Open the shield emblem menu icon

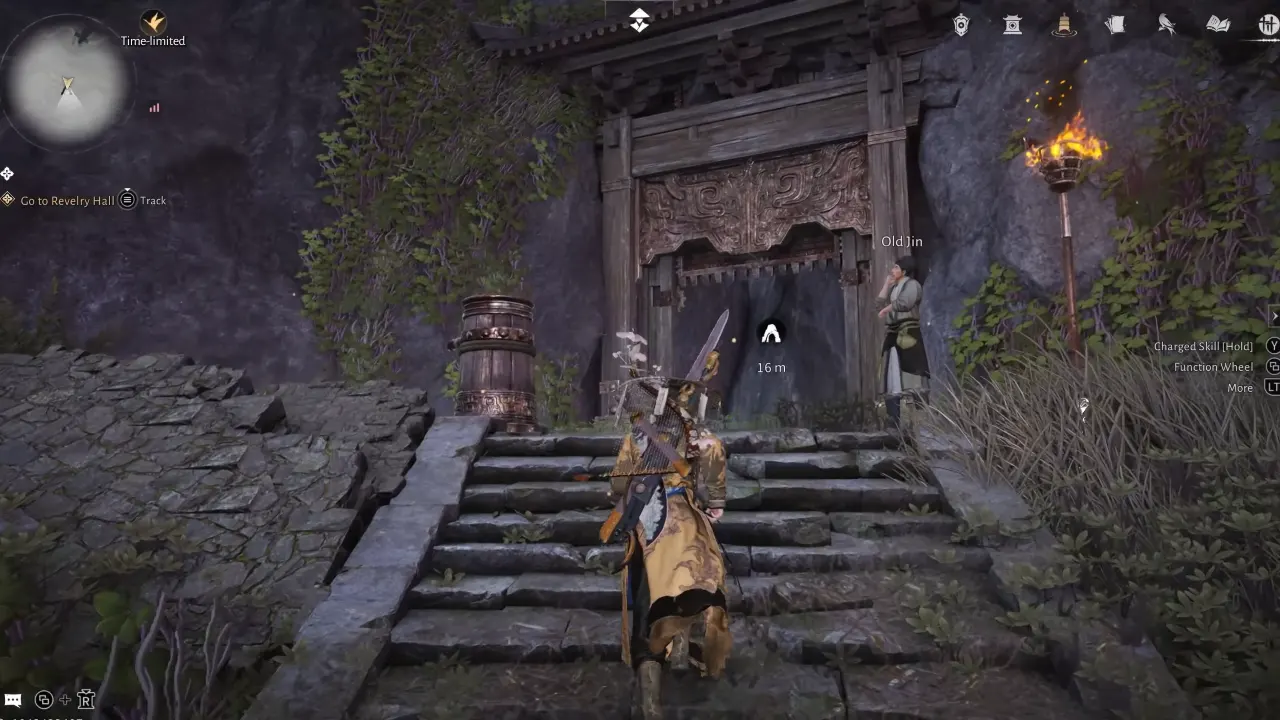(960, 25)
